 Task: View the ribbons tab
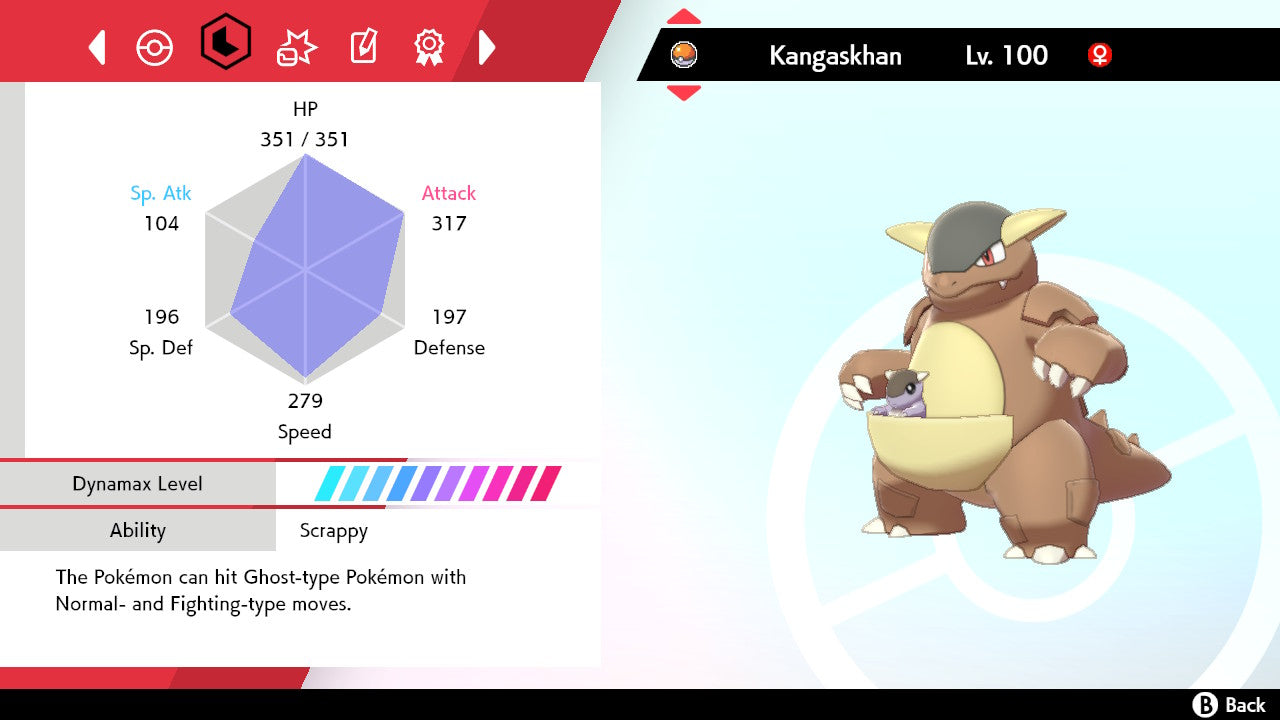tap(429, 46)
